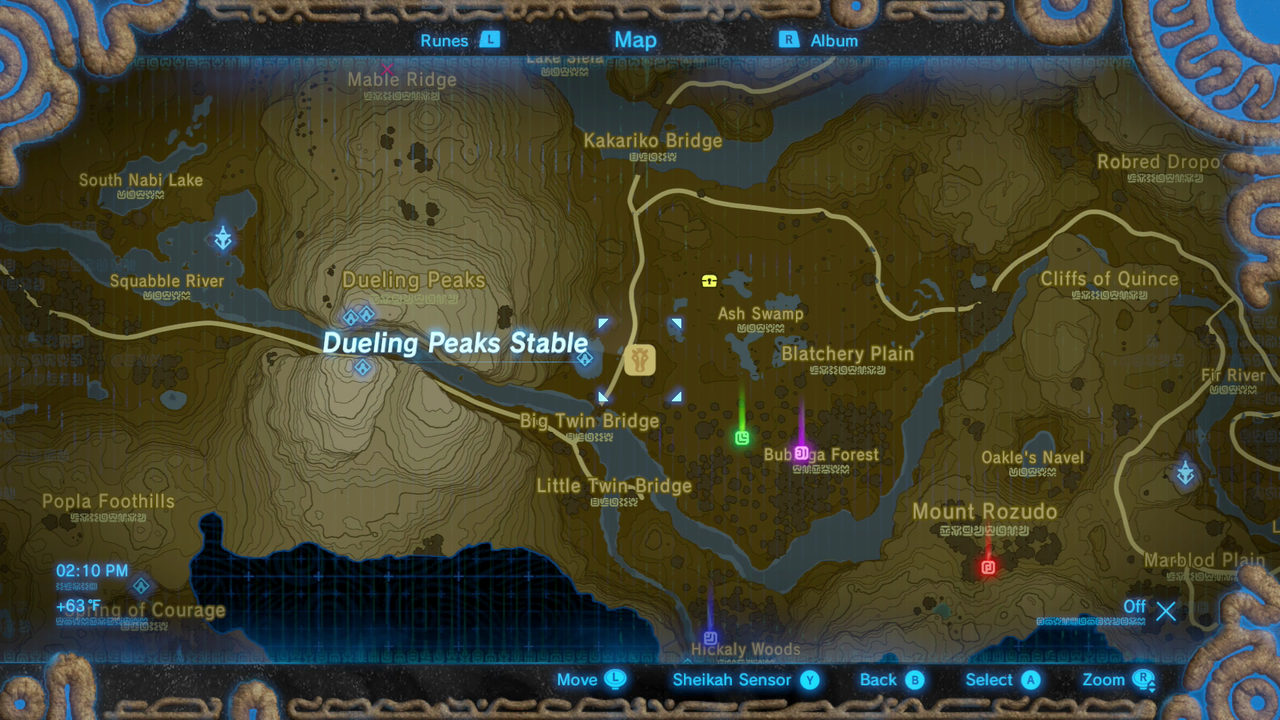The image size is (1280, 720).
Task: Click the Dueling Peaks Stable name label
Action: [456, 343]
